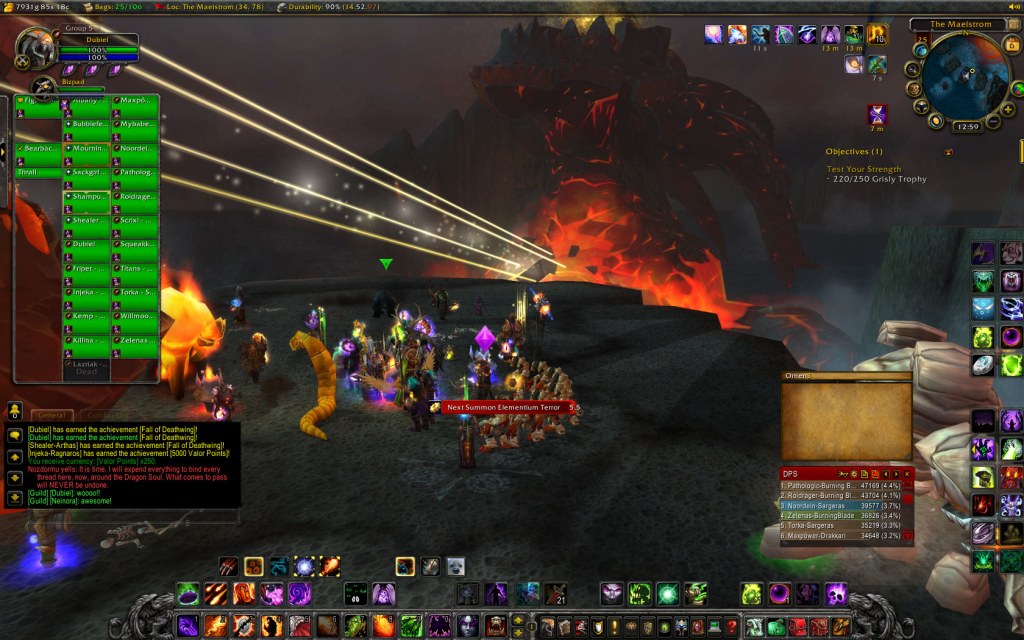Show next DPS meter mode arrow
The width and height of the screenshot is (1024, 640).
(x=896, y=473)
